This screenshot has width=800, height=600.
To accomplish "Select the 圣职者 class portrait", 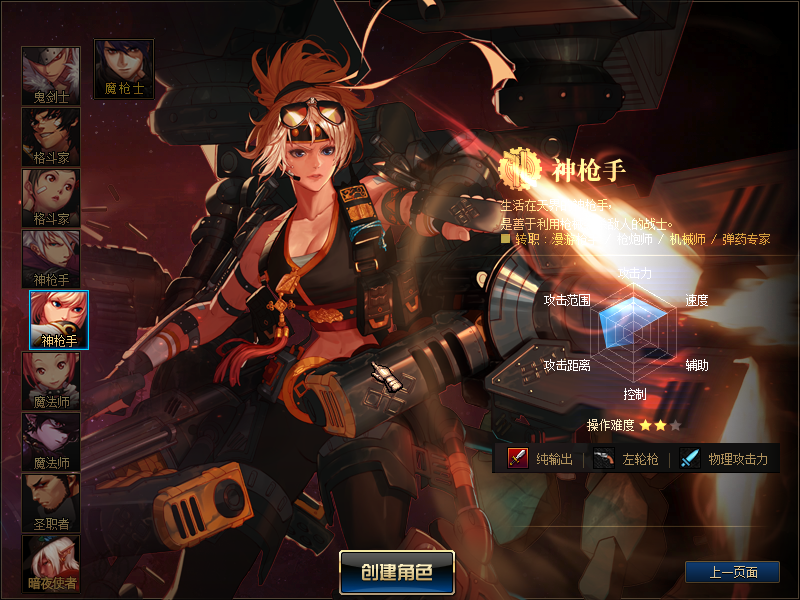I will (51, 503).
